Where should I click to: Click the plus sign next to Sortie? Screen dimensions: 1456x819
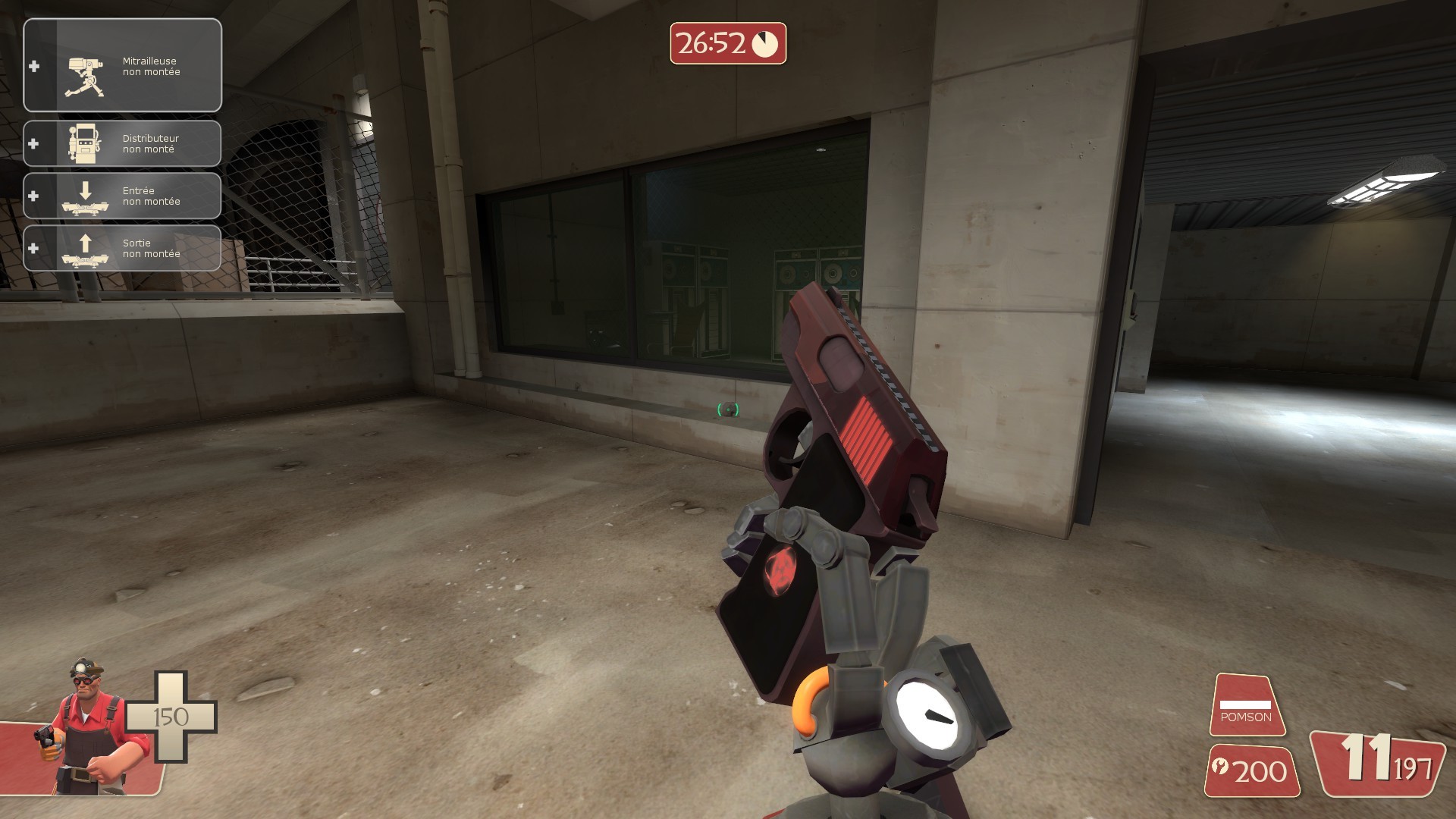[x=32, y=248]
